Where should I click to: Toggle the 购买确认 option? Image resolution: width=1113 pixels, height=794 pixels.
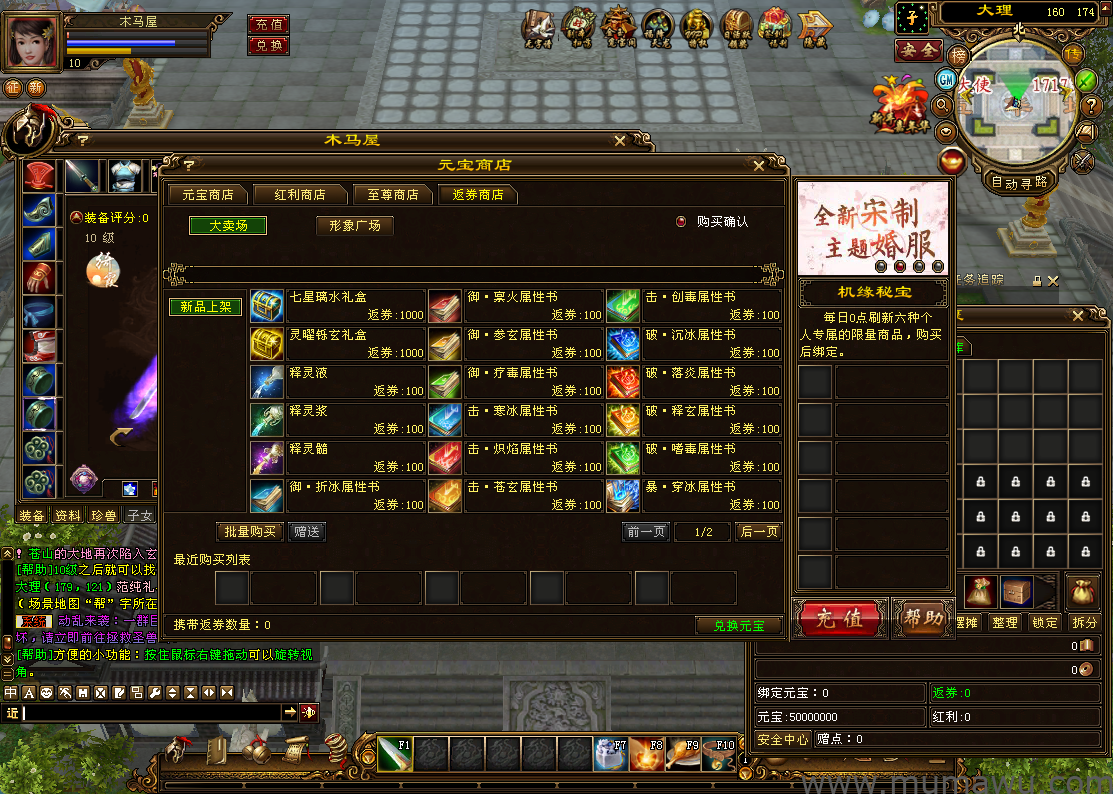coord(682,222)
